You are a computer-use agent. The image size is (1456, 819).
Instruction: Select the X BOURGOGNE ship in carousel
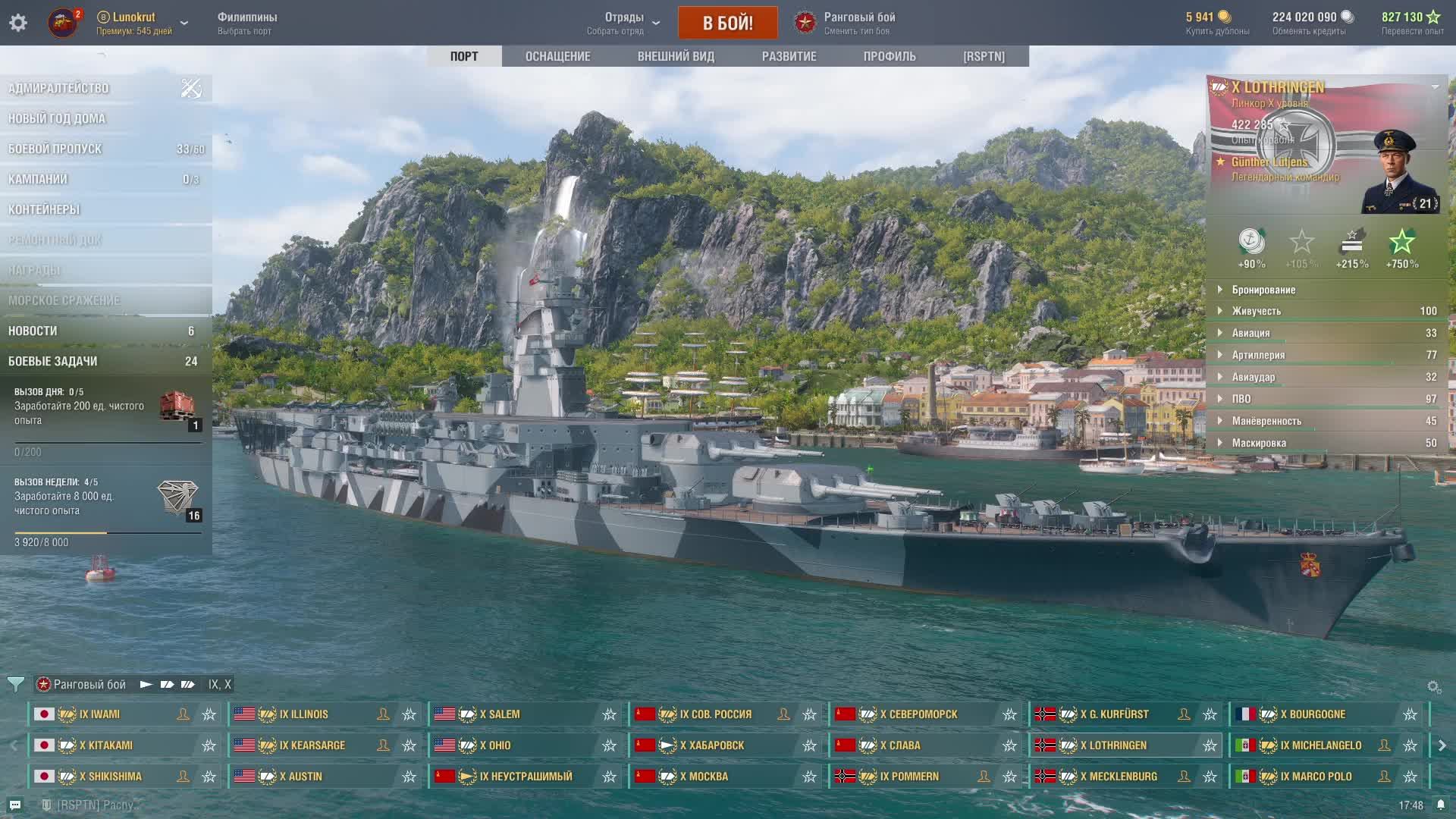pos(1316,714)
